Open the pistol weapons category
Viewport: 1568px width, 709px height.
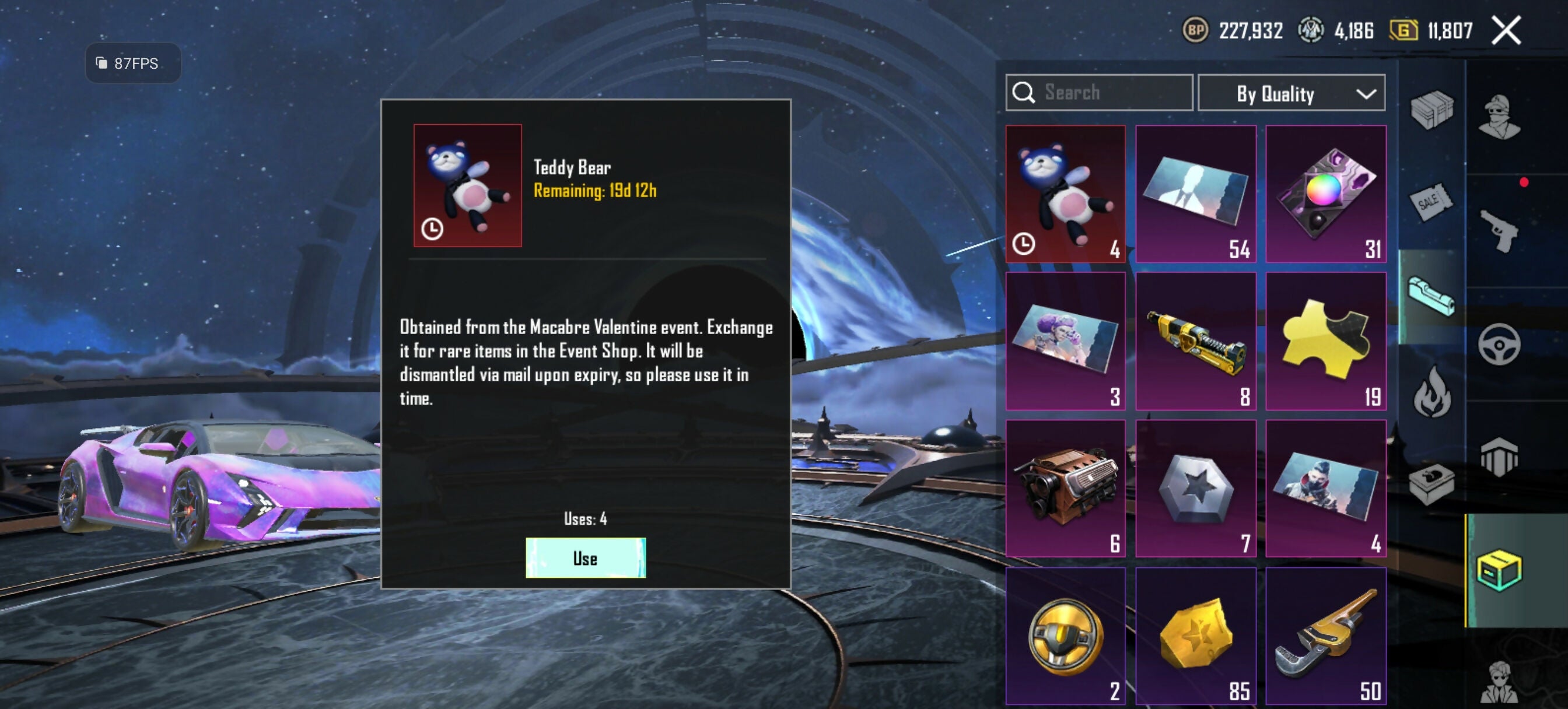click(1499, 230)
